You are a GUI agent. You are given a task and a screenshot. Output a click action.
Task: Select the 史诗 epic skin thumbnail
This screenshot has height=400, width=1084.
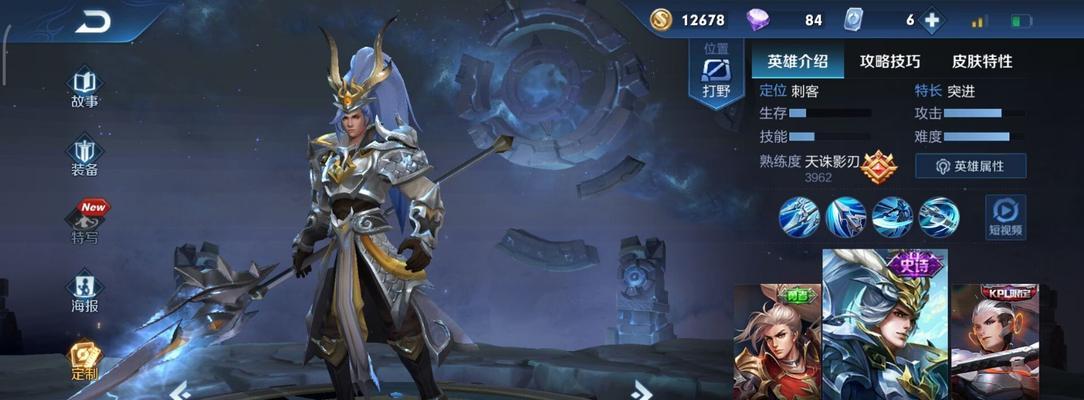tap(885, 325)
